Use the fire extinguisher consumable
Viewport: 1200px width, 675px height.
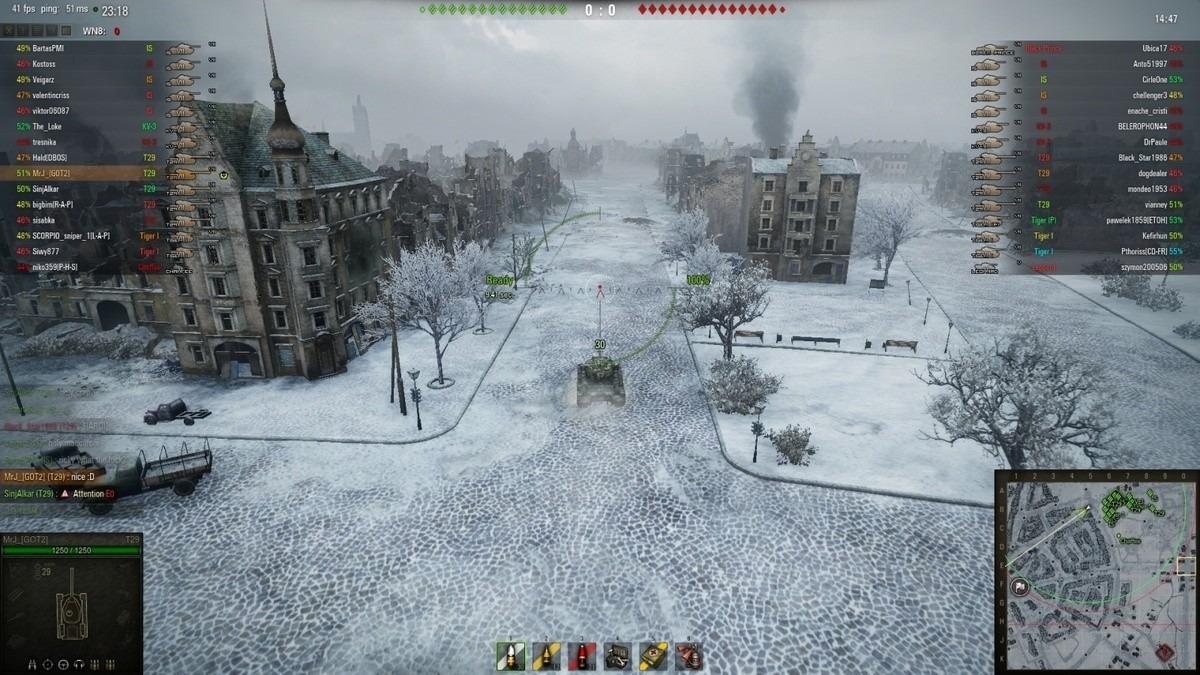coord(688,656)
